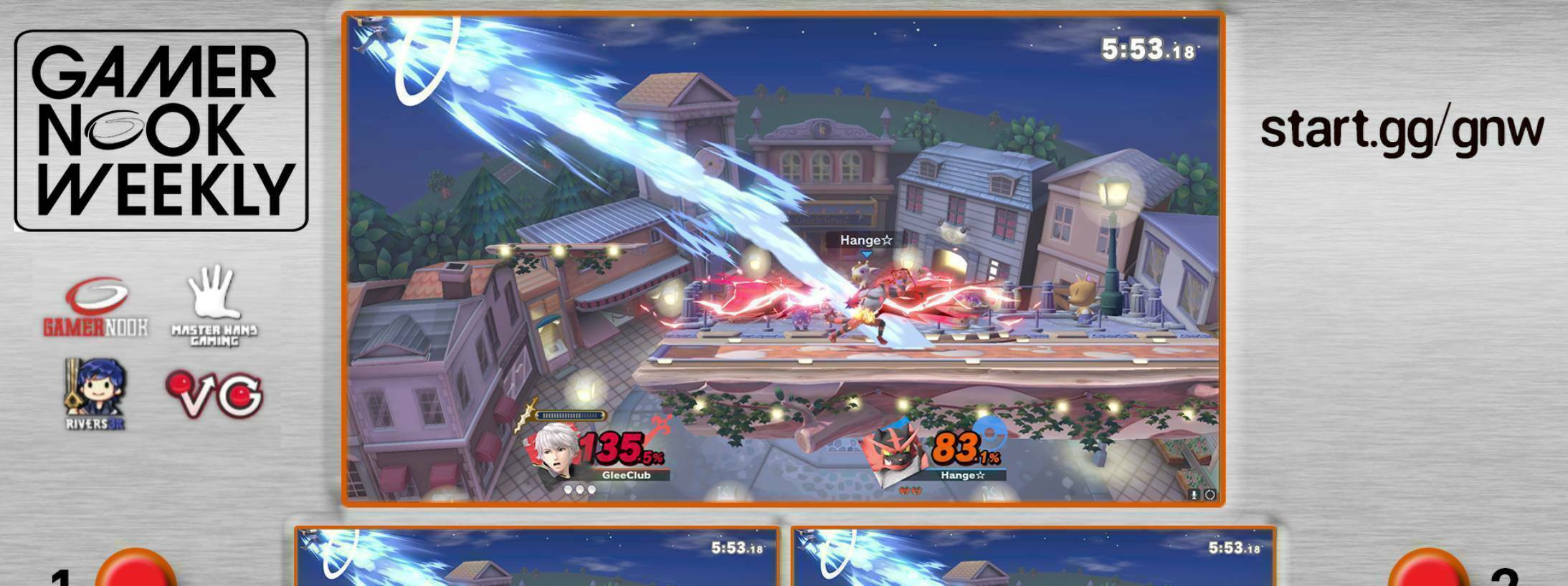Click the circular record icon beside the microphone
Image resolution: width=1568 pixels, height=586 pixels.
point(1212,494)
